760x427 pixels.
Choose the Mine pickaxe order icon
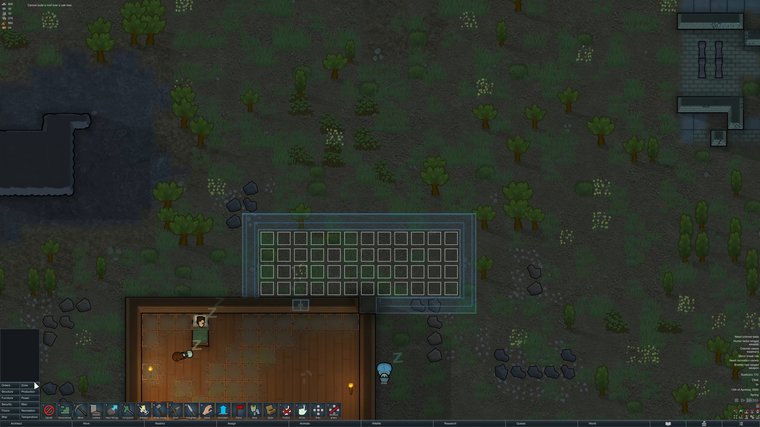click(x=82, y=410)
